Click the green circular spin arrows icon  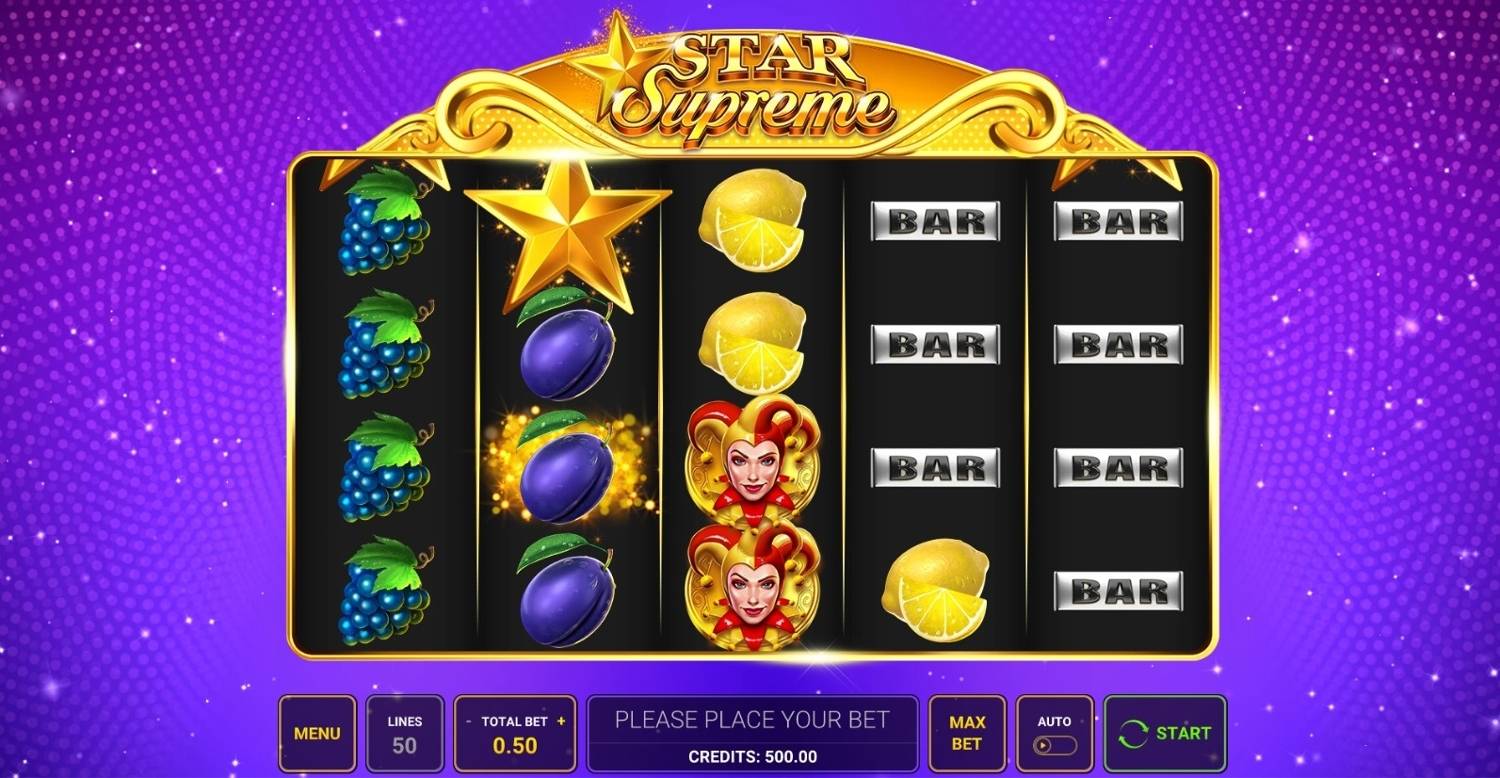pos(1134,733)
